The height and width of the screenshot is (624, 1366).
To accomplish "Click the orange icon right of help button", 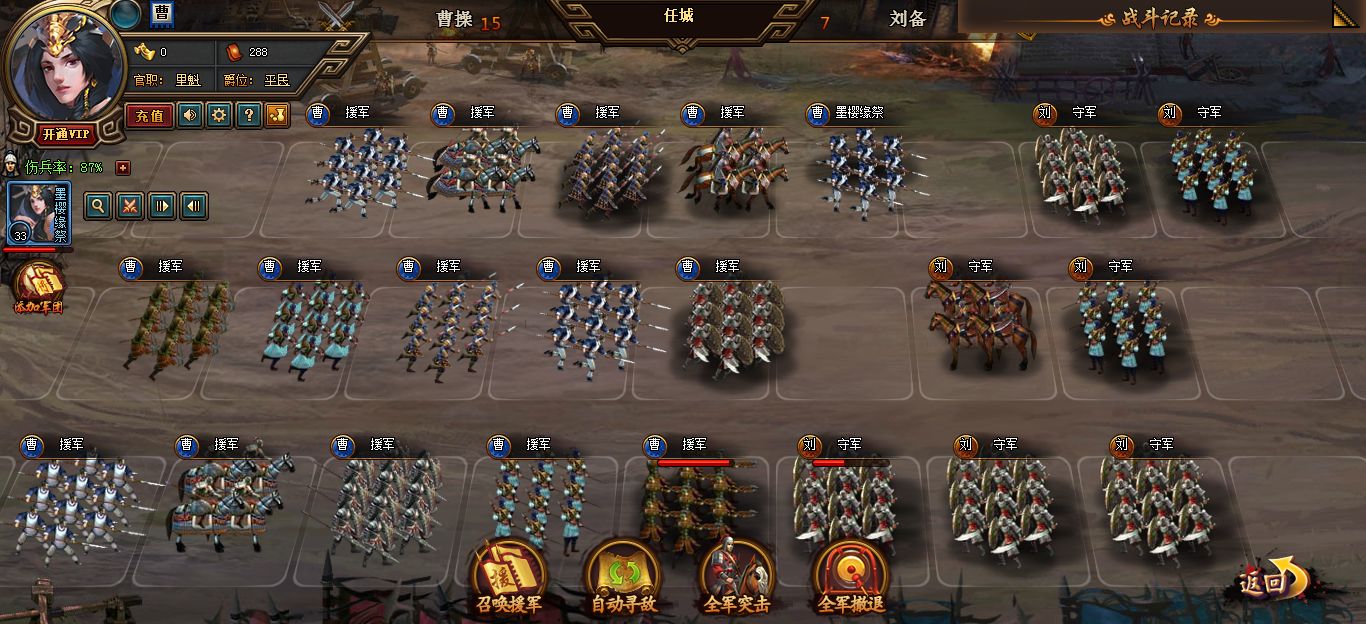I will (x=277, y=115).
